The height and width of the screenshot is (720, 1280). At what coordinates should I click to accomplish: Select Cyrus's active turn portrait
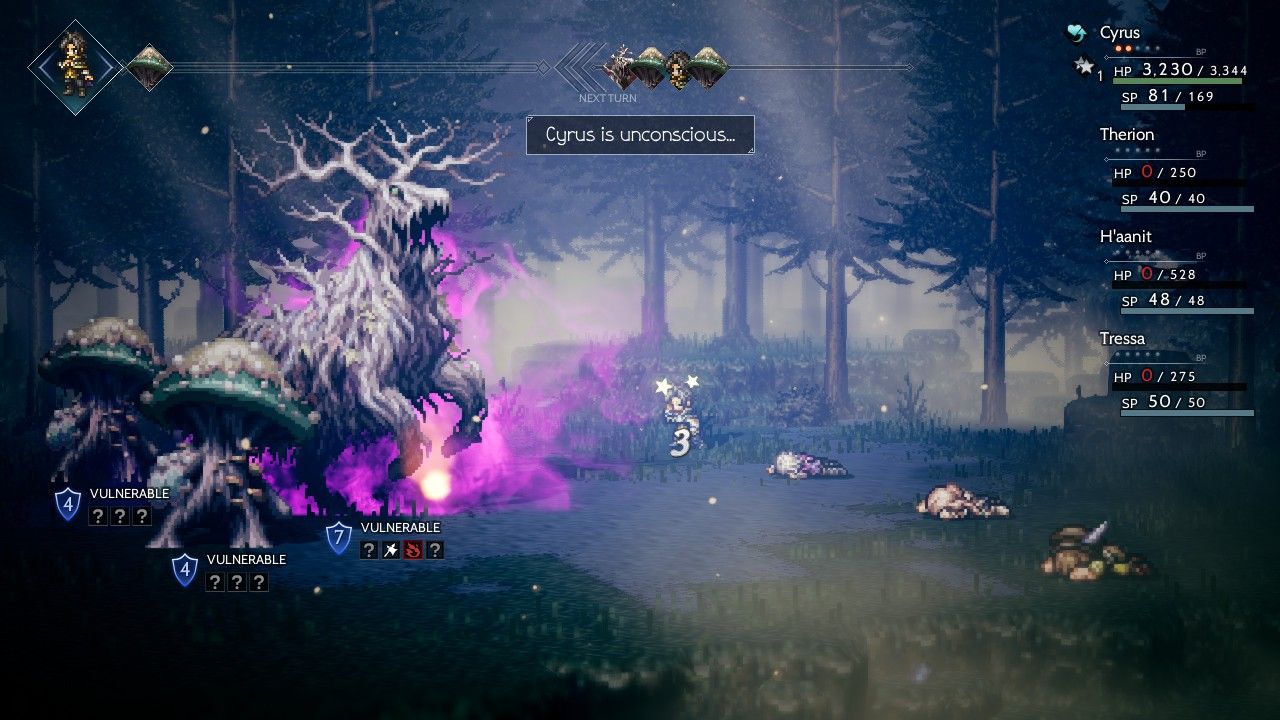tap(76, 67)
